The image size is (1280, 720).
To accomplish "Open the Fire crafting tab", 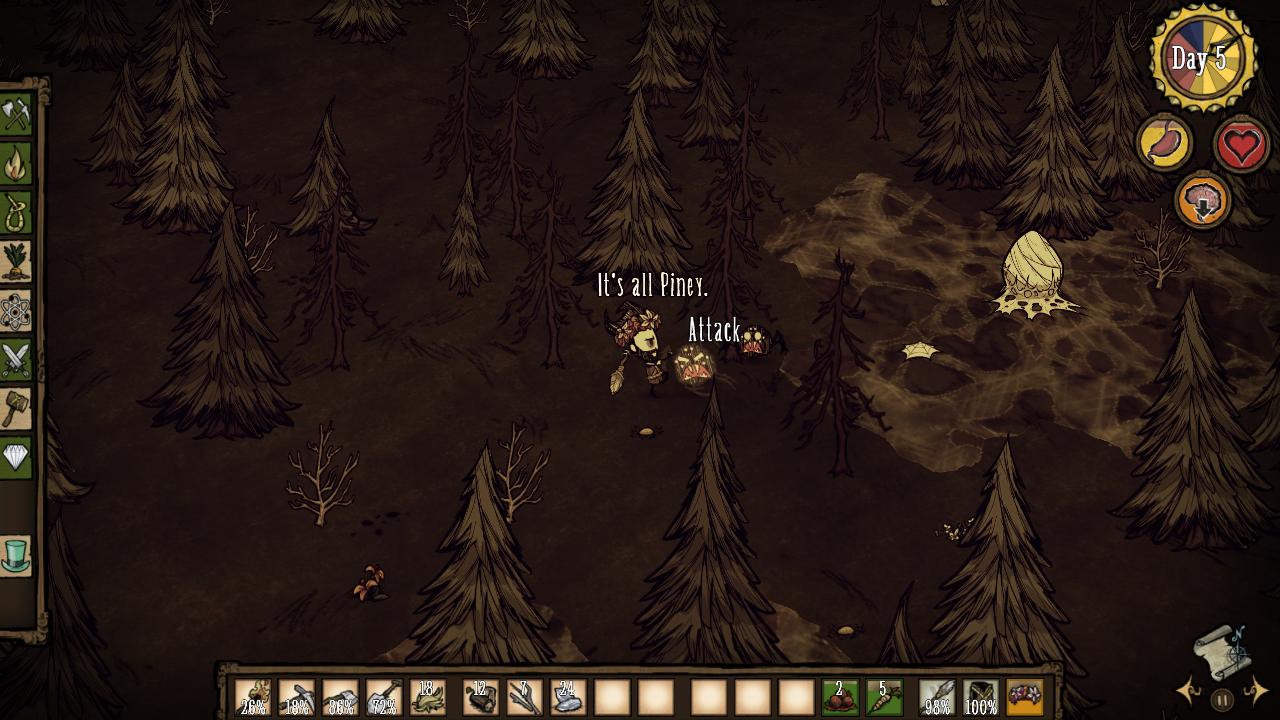I will [16, 164].
